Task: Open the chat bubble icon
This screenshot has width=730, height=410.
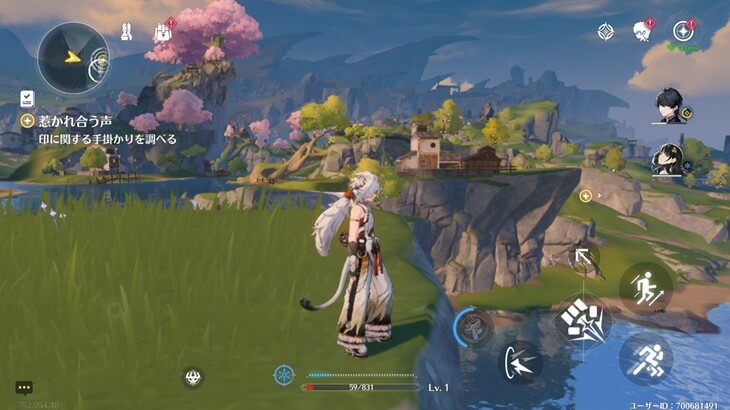Action: 24,387
